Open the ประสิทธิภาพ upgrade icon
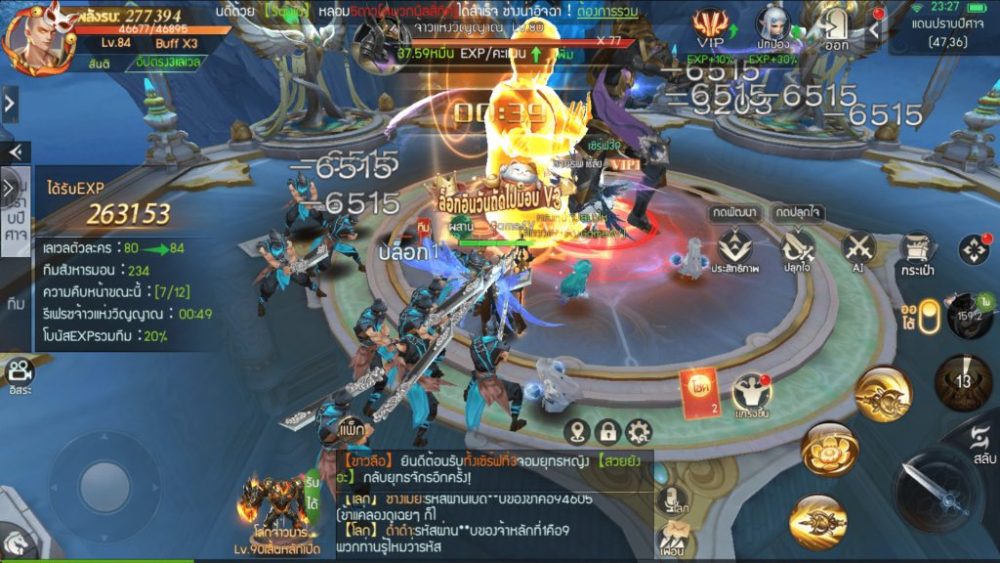The height and width of the screenshot is (563, 1000). point(736,250)
